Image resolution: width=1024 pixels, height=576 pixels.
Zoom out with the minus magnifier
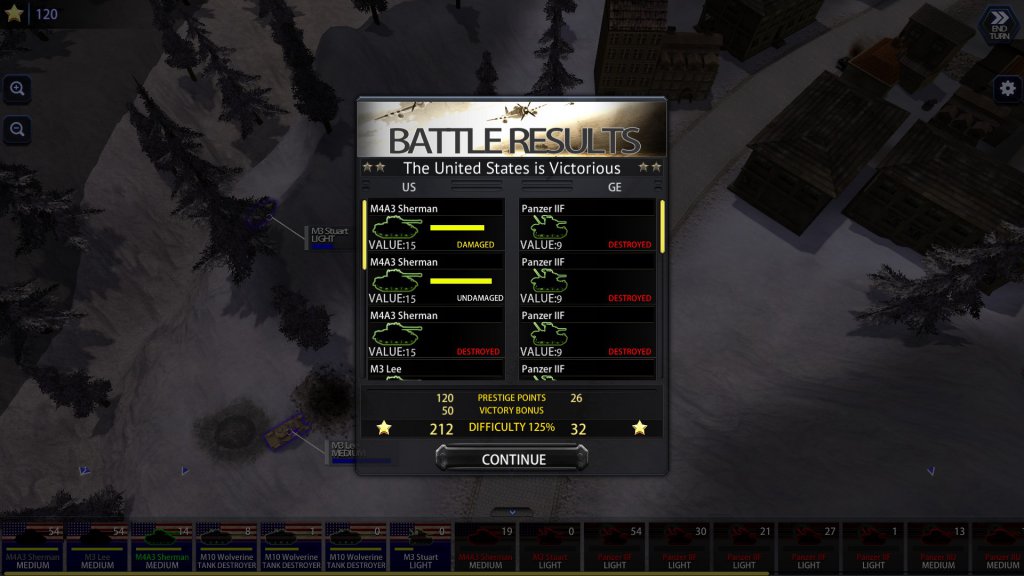pyautogui.click(x=17, y=128)
